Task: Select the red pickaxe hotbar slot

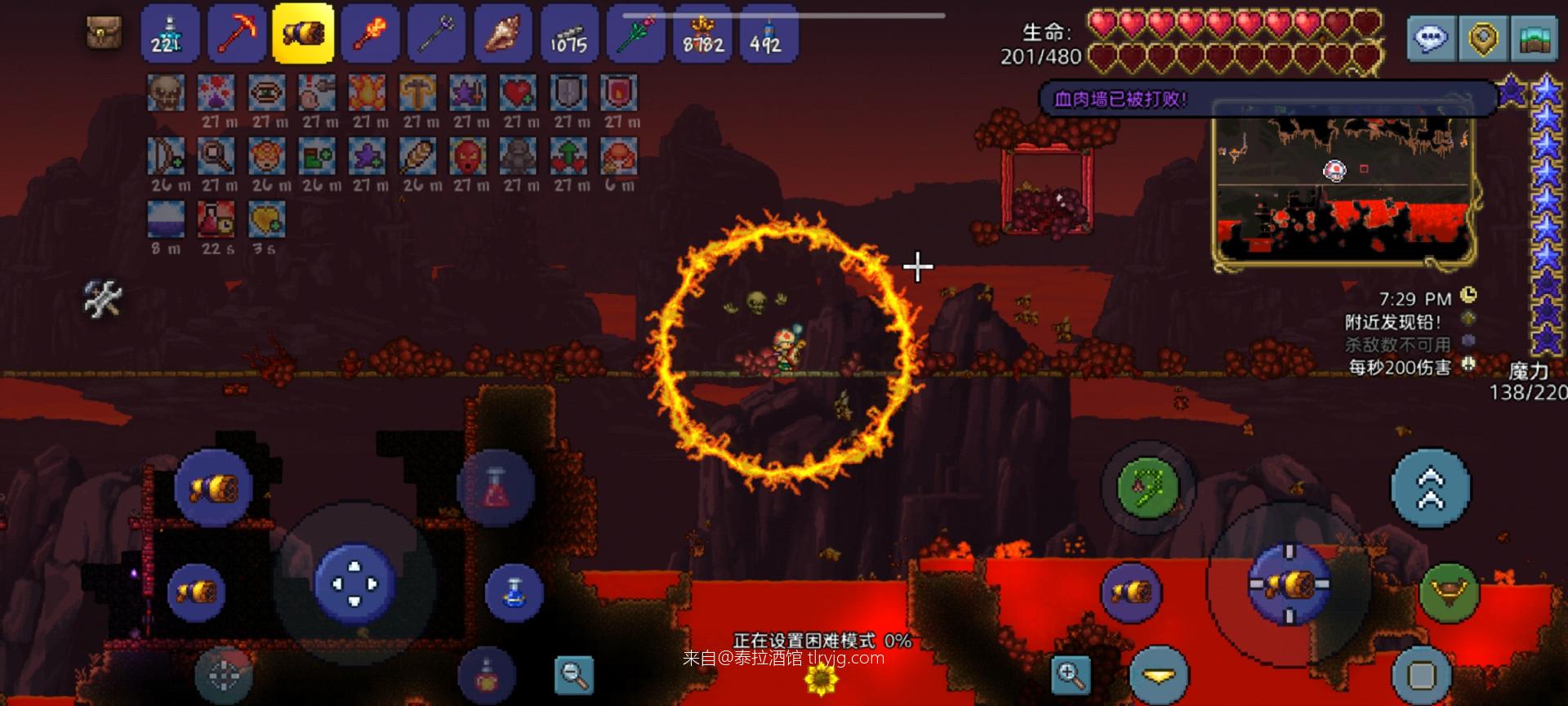Action: point(237,34)
